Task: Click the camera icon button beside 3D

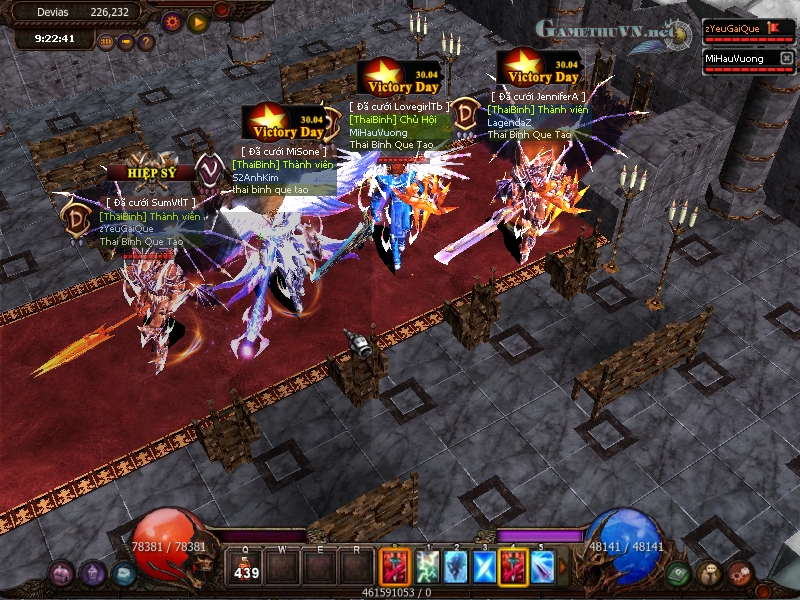Action: 126,42
